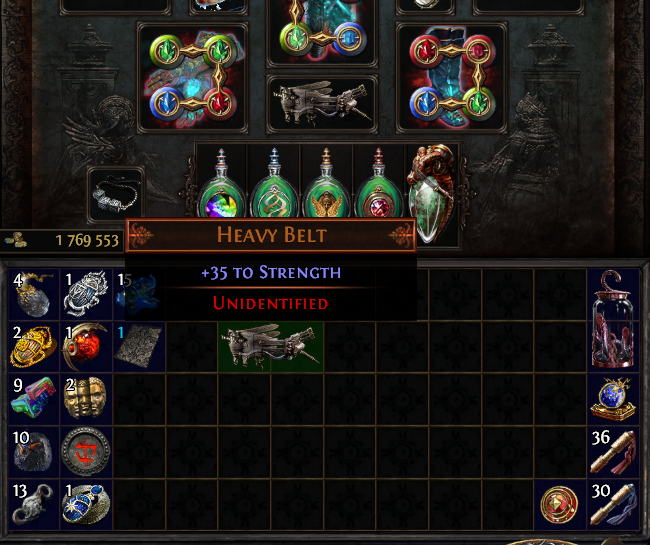Select the silver scarab in the inventory

point(87,294)
